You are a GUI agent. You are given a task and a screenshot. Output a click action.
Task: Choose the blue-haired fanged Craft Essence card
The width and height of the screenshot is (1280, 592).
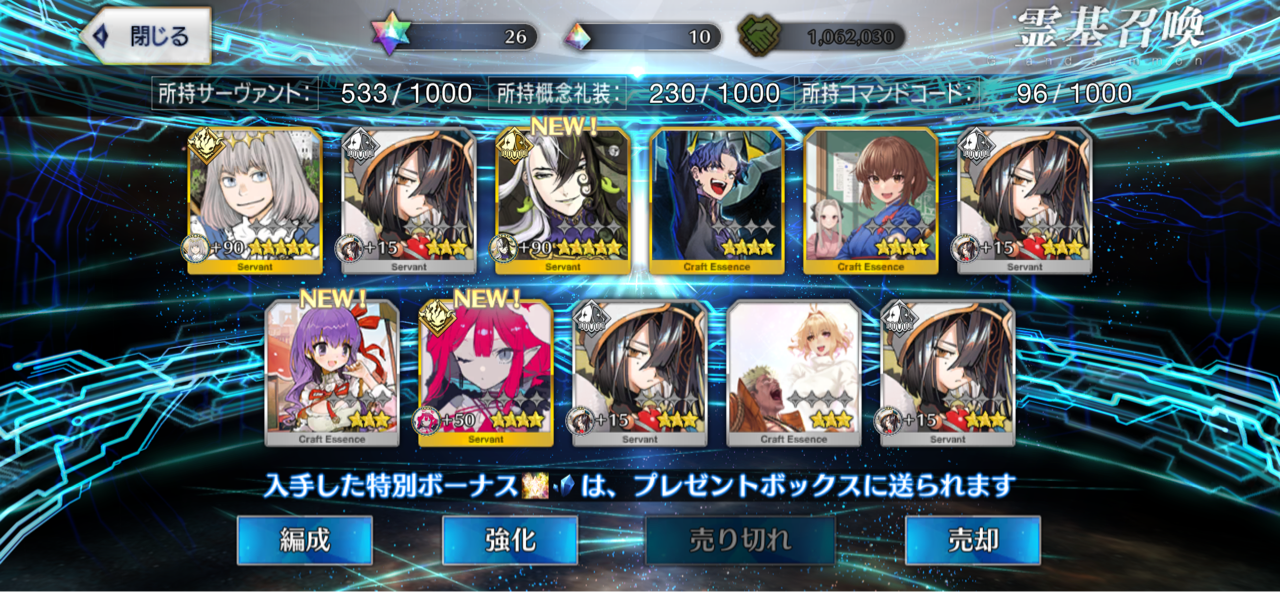717,200
